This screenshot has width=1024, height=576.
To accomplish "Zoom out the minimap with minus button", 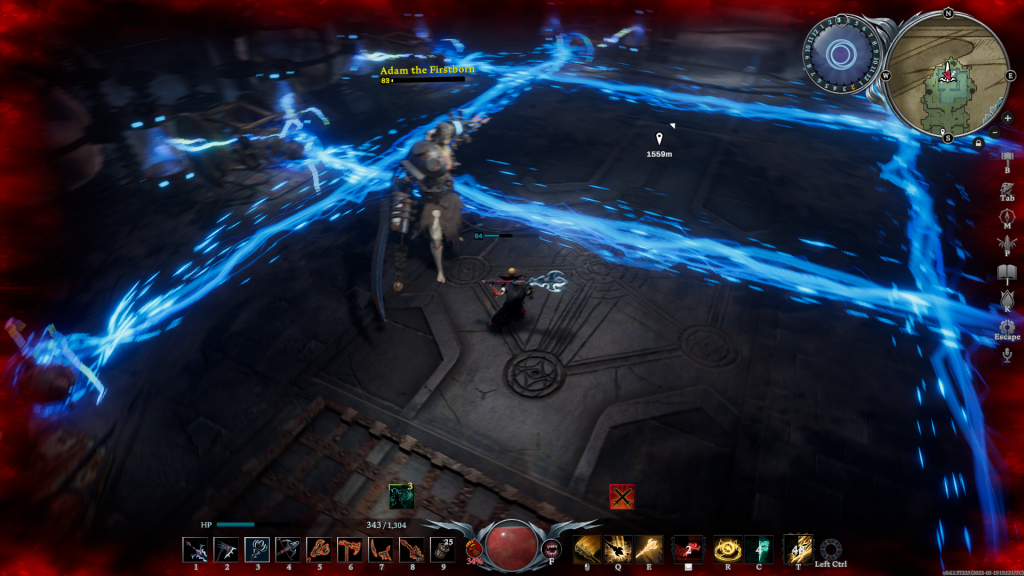I will 994,132.
